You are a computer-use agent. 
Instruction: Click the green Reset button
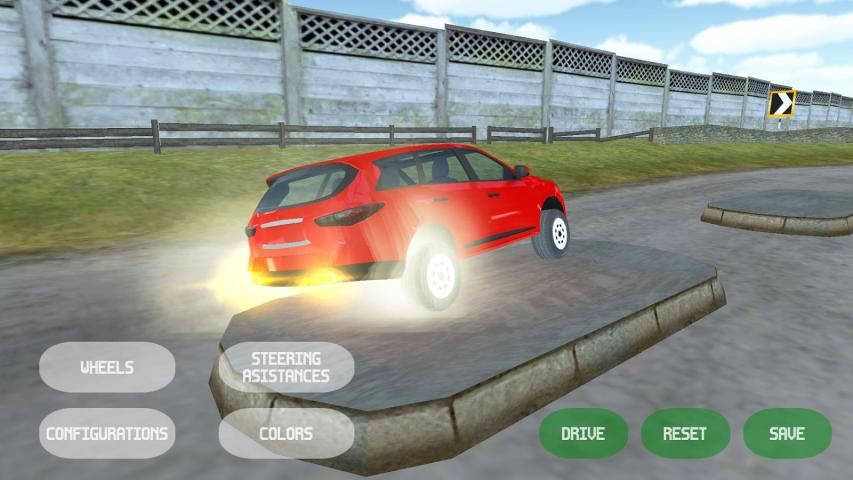pos(685,433)
